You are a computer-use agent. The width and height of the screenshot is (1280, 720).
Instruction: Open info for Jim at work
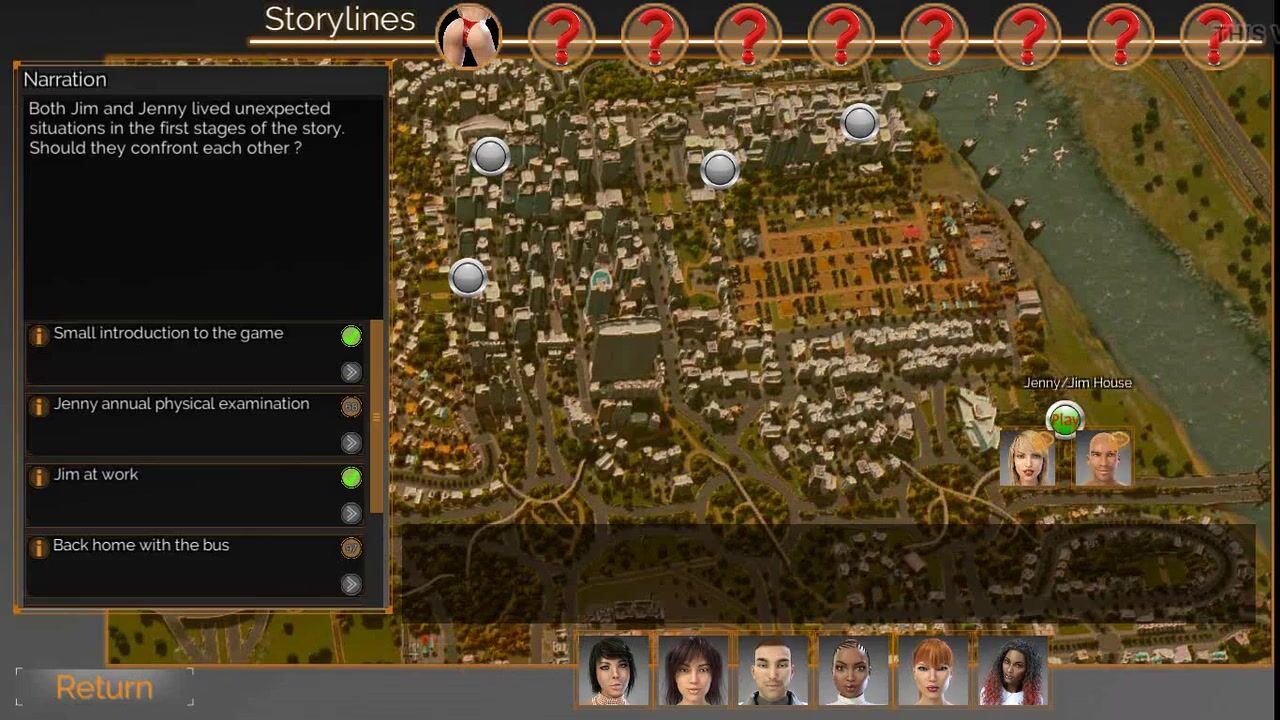[38, 477]
